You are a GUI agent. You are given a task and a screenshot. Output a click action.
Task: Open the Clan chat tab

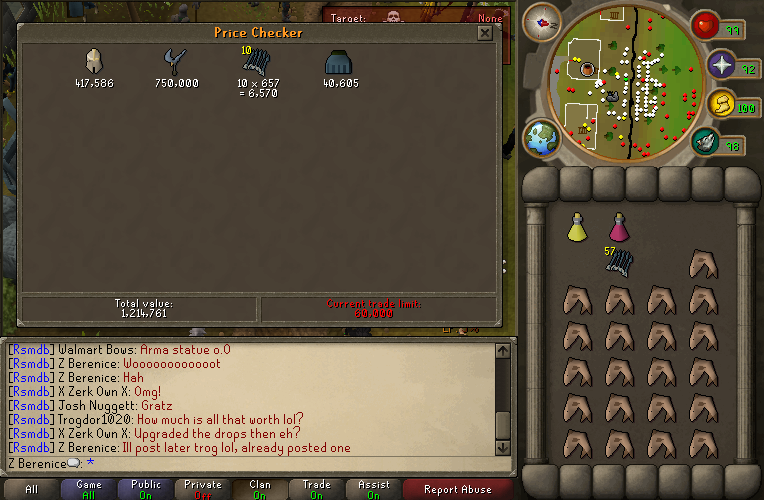click(260, 489)
